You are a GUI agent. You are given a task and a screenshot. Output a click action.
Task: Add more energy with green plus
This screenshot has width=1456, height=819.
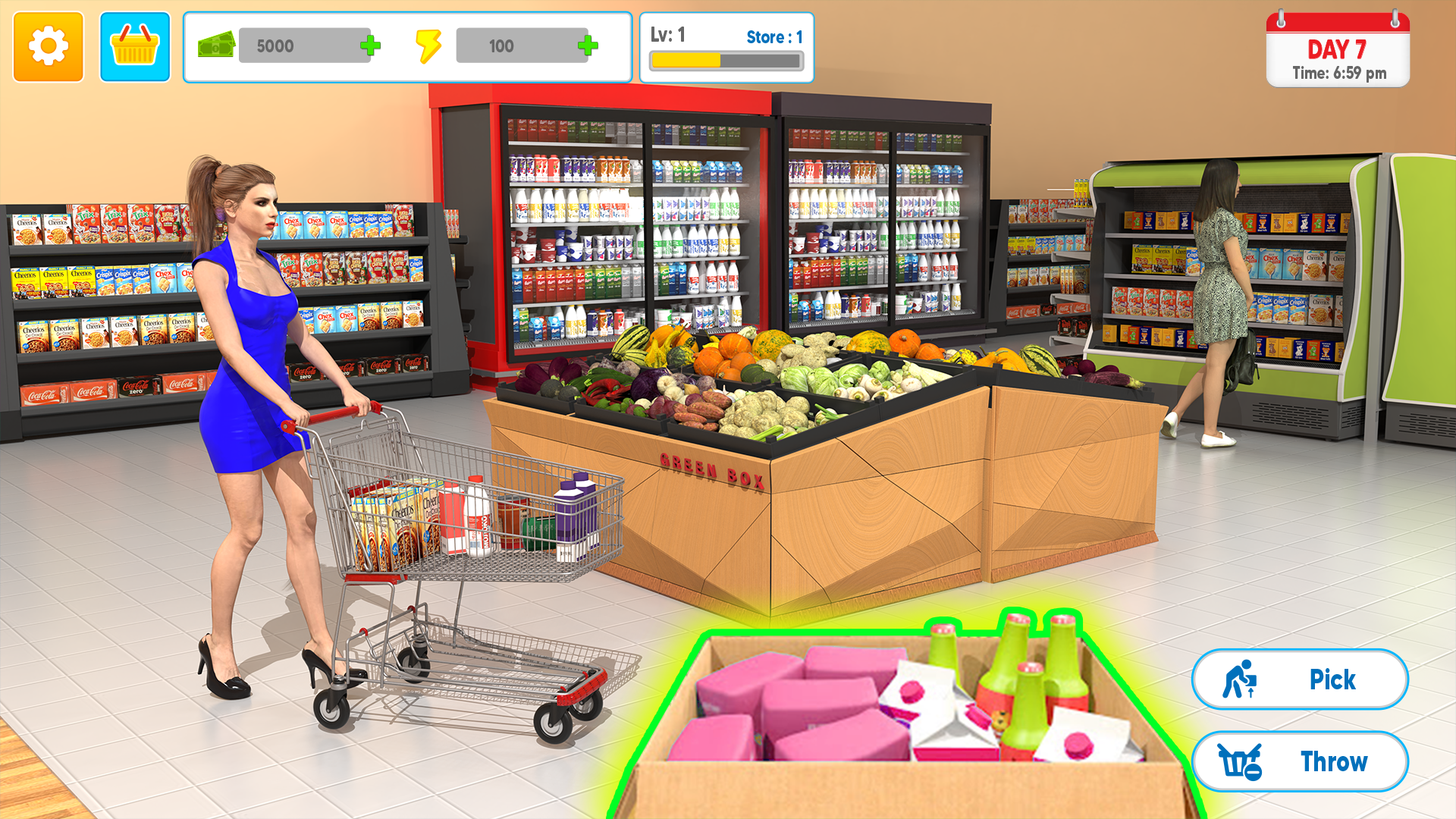click(588, 46)
